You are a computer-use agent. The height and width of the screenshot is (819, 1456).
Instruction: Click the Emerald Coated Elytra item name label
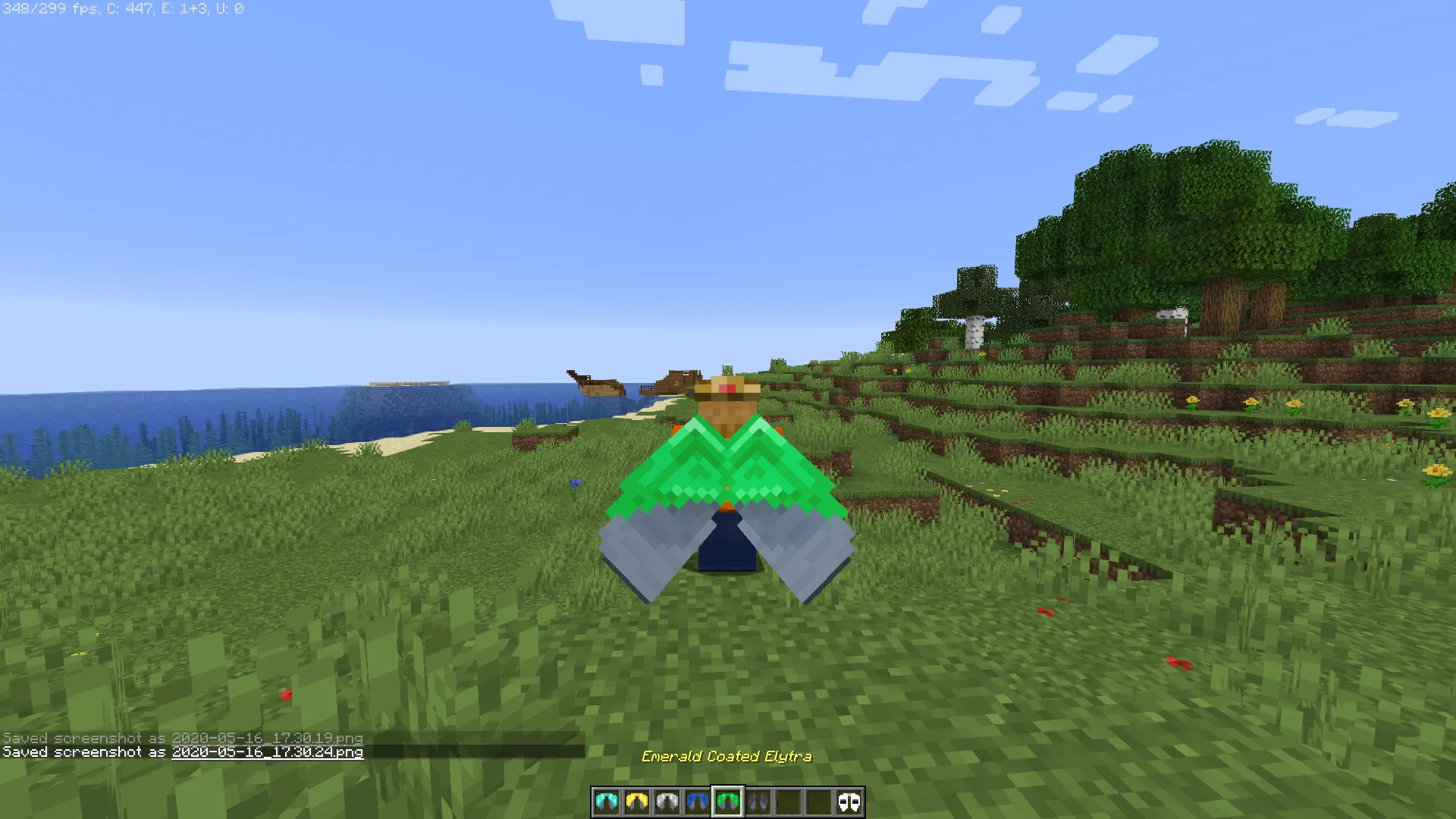pyautogui.click(x=726, y=756)
